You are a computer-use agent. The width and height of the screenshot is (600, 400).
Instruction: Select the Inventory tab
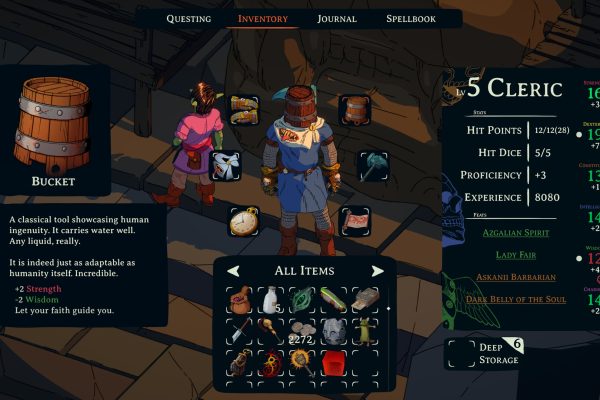pyautogui.click(x=263, y=18)
